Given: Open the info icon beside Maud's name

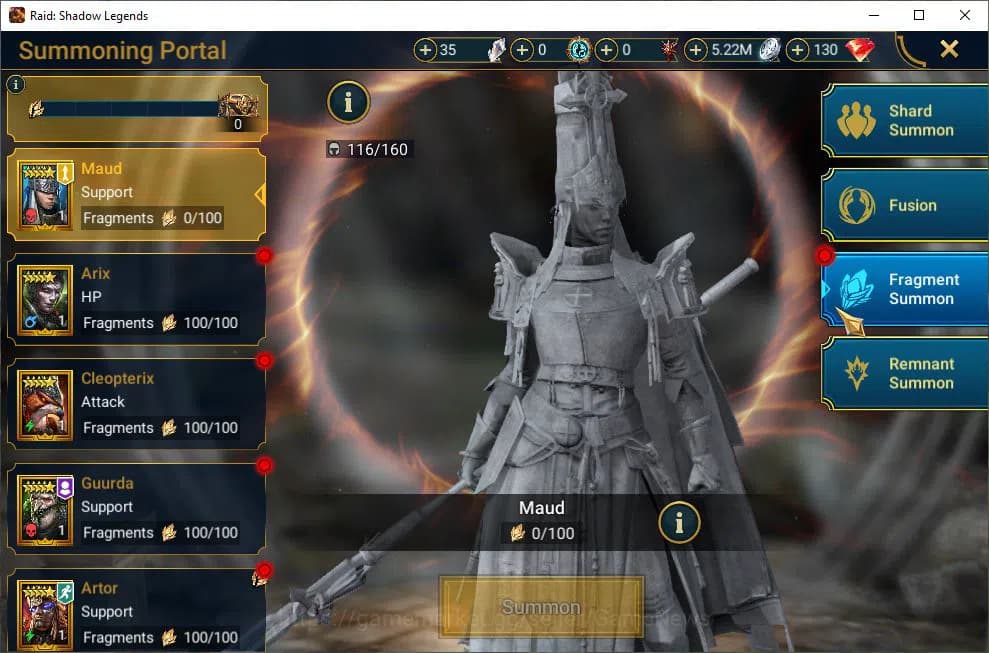Looking at the screenshot, I should [x=679, y=521].
